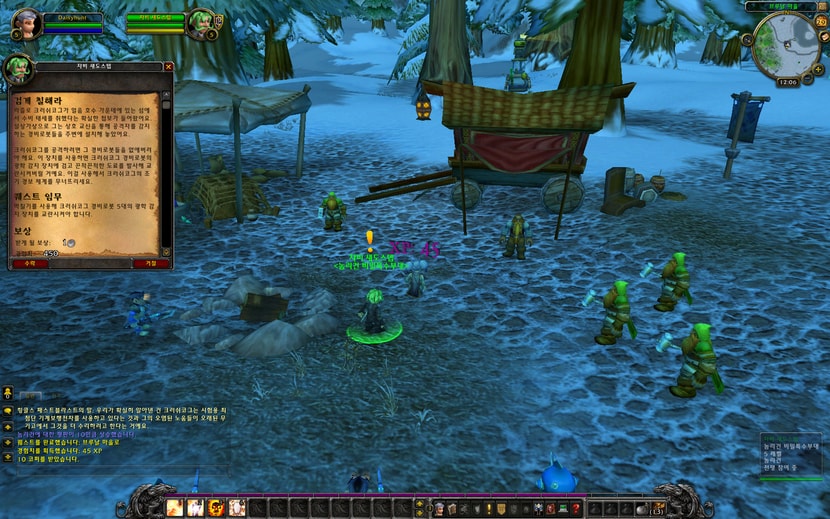Open the red question mark help button
The width and height of the screenshot is (830, 519).
tap(576, 508)
